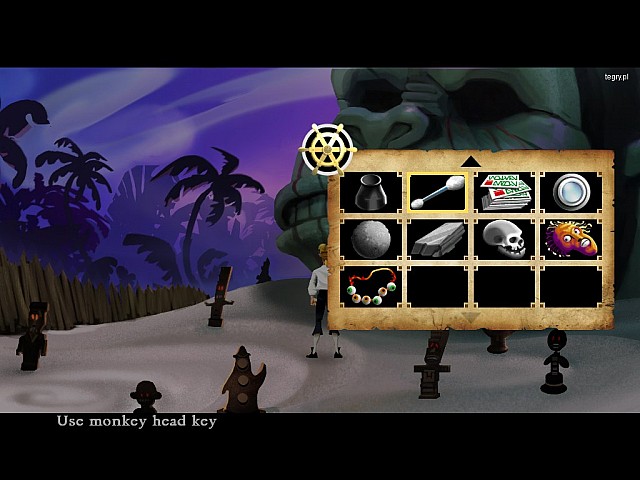
Task: Choose the skull inventory item
Action: (x=504, y=239)
